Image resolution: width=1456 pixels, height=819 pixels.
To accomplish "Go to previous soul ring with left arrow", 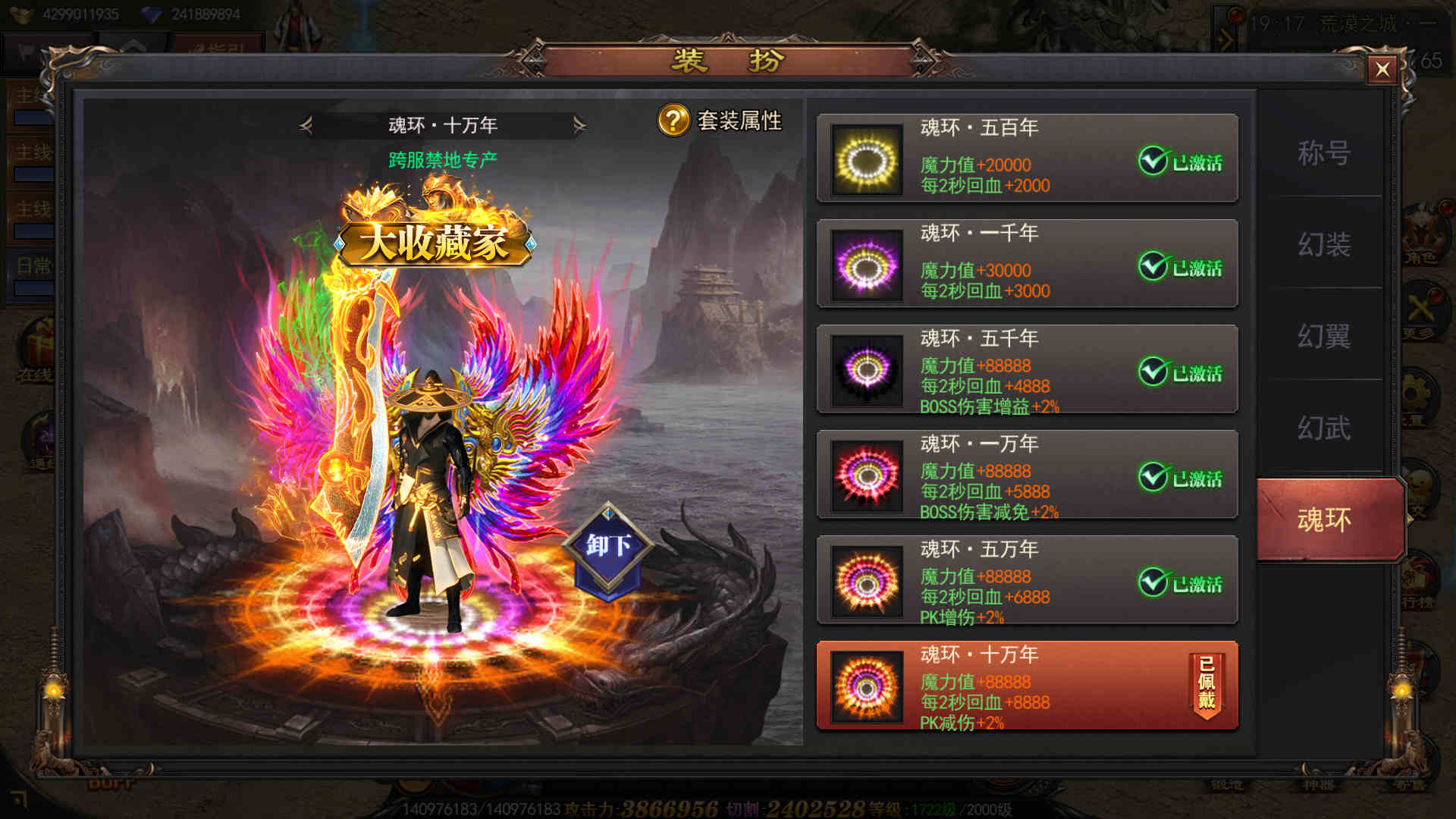I will tap(306, 125).
